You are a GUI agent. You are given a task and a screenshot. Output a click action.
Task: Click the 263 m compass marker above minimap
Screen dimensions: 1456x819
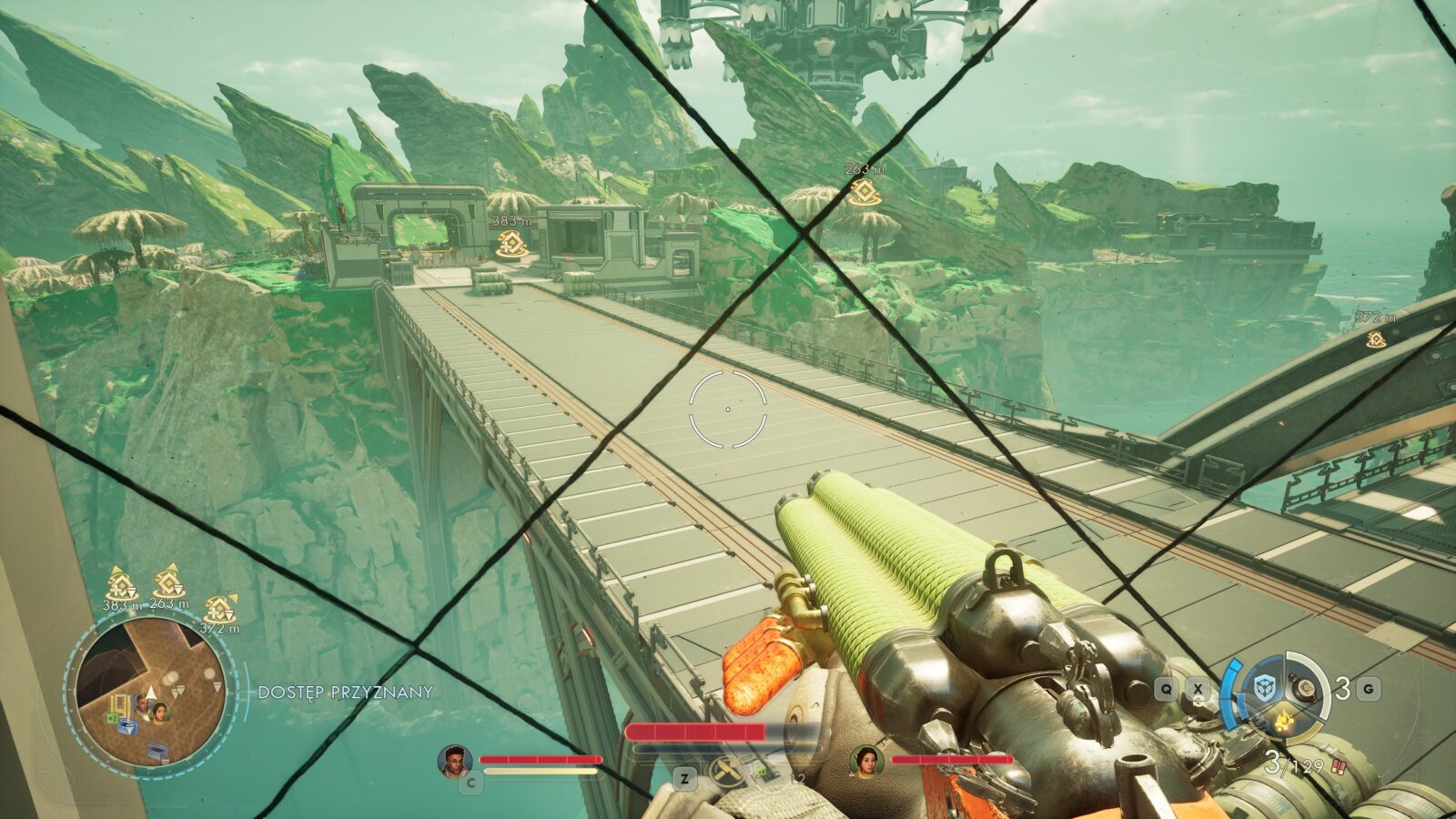[167, 583]
